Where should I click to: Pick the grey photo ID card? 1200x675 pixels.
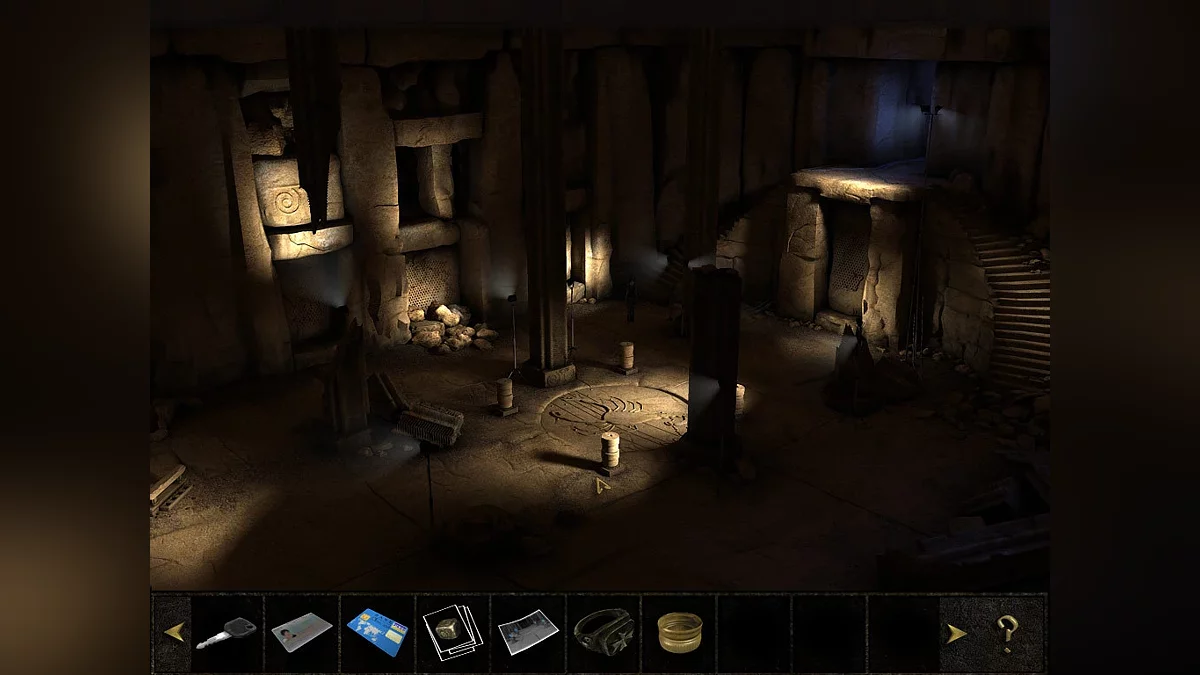coord(302,632)
